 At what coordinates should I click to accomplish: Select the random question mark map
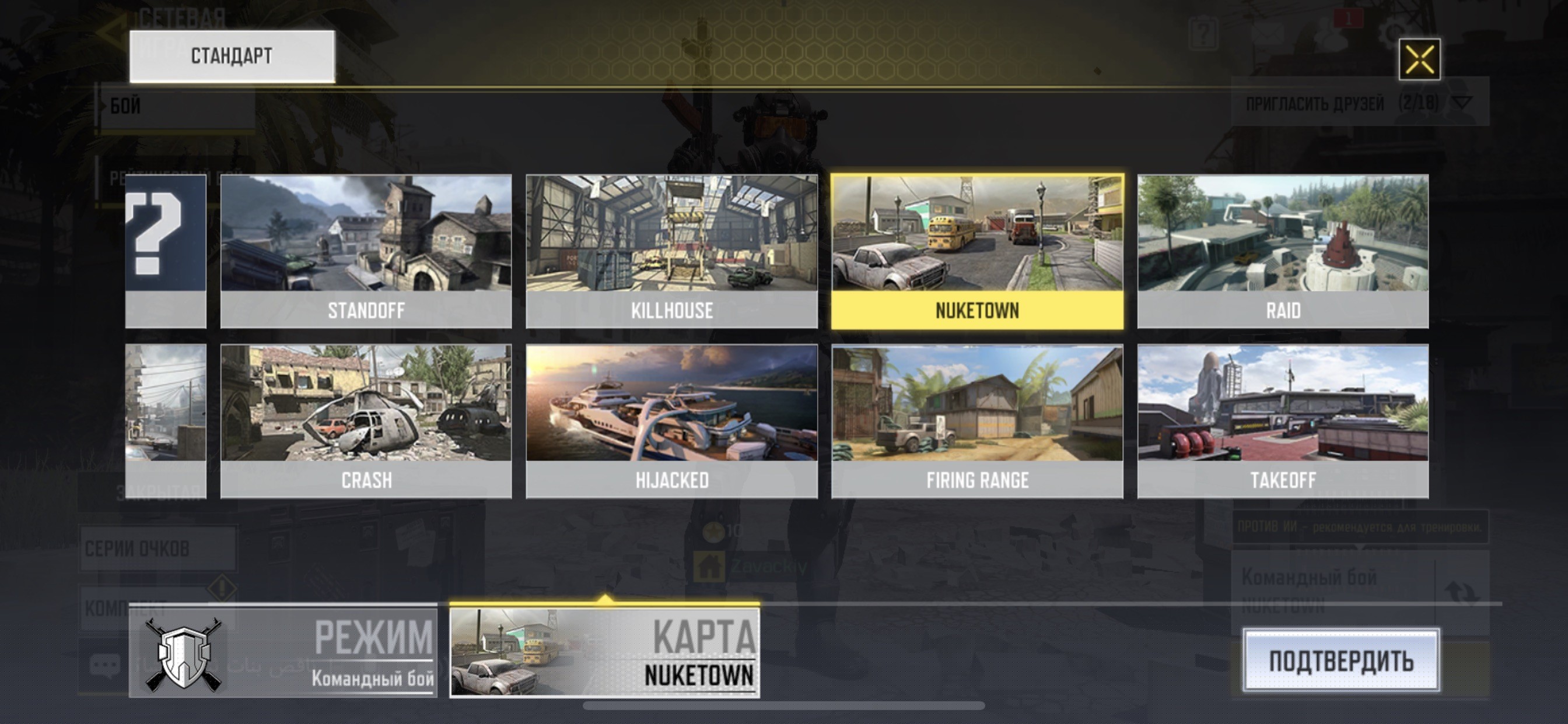[x=166, y=251]
